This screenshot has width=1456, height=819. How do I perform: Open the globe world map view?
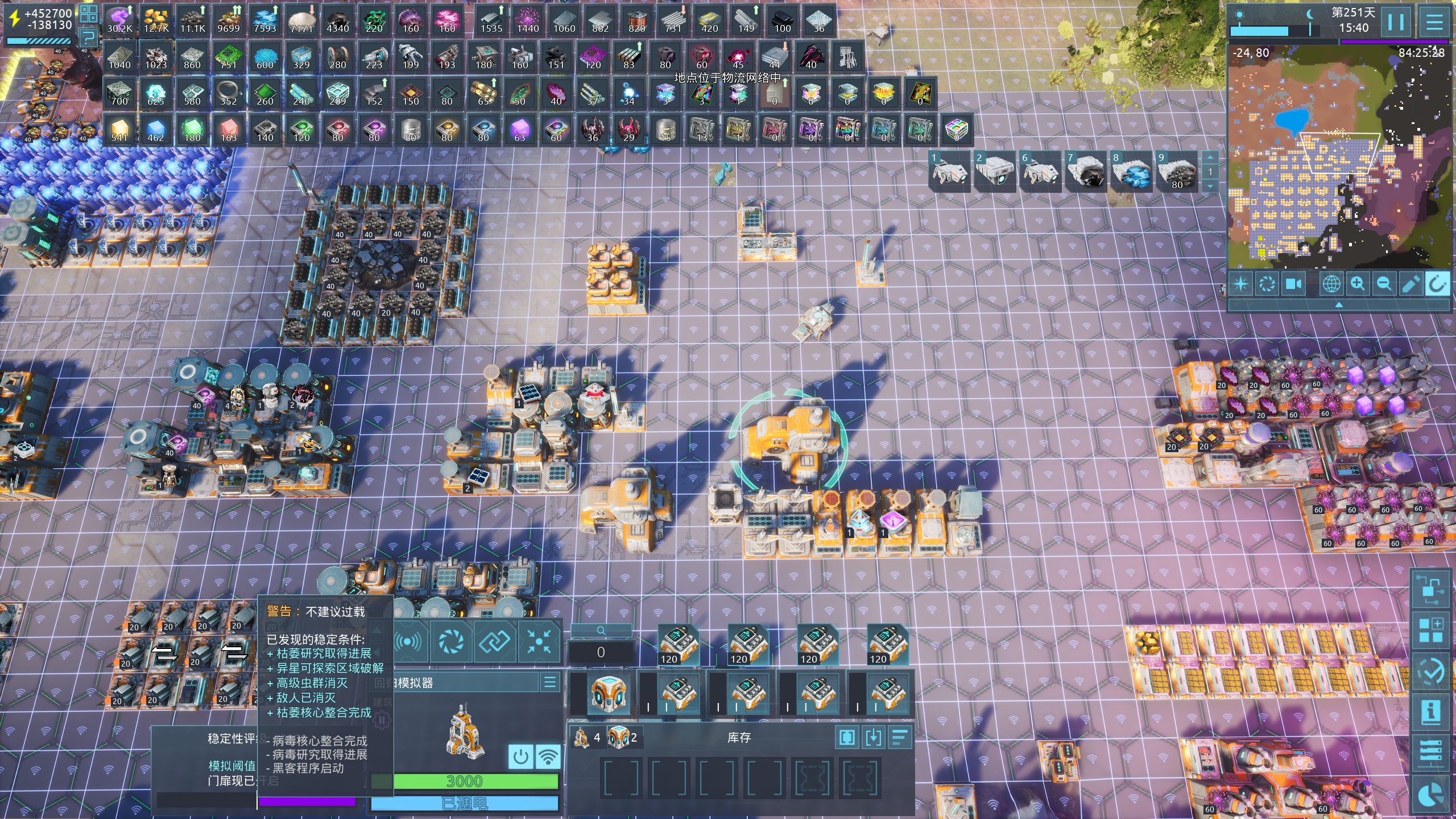pyautogui.click(x=1331, y=283)
